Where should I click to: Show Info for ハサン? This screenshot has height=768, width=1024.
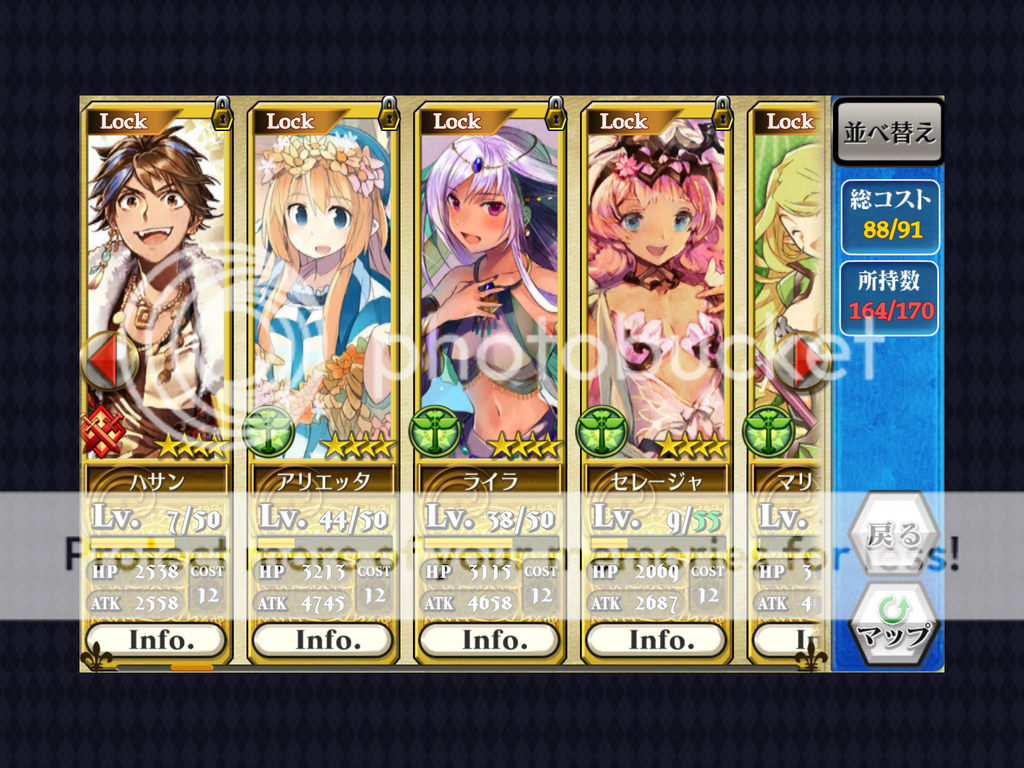coord(156,640)
